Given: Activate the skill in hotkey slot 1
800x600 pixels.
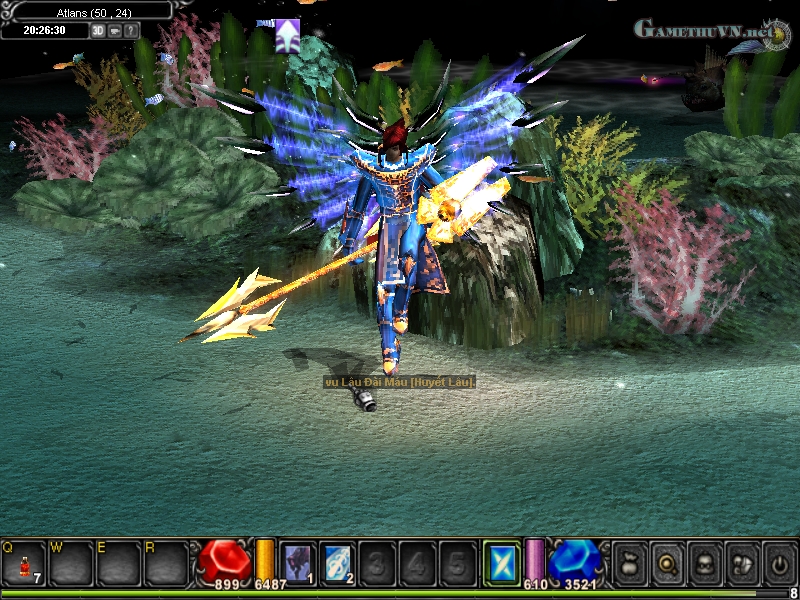Looking at the screenshot, I should [x=297, y=563].
